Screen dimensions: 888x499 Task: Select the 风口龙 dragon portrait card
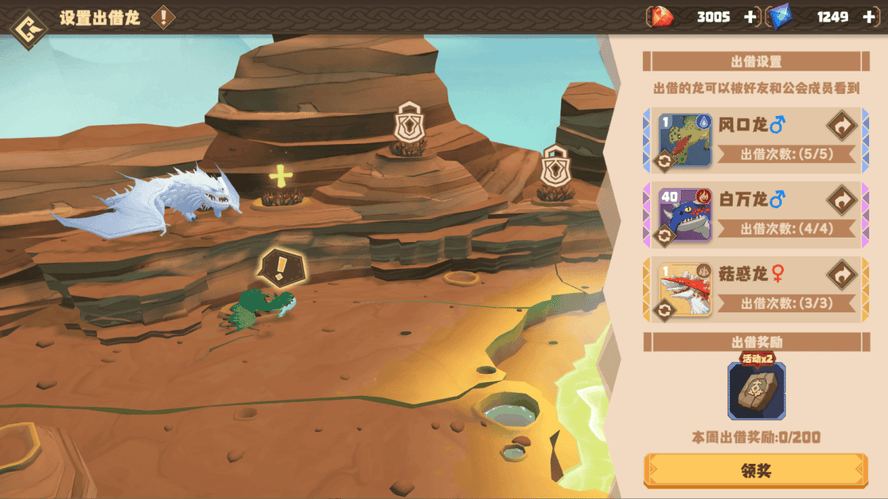click(x=685, y=140)
